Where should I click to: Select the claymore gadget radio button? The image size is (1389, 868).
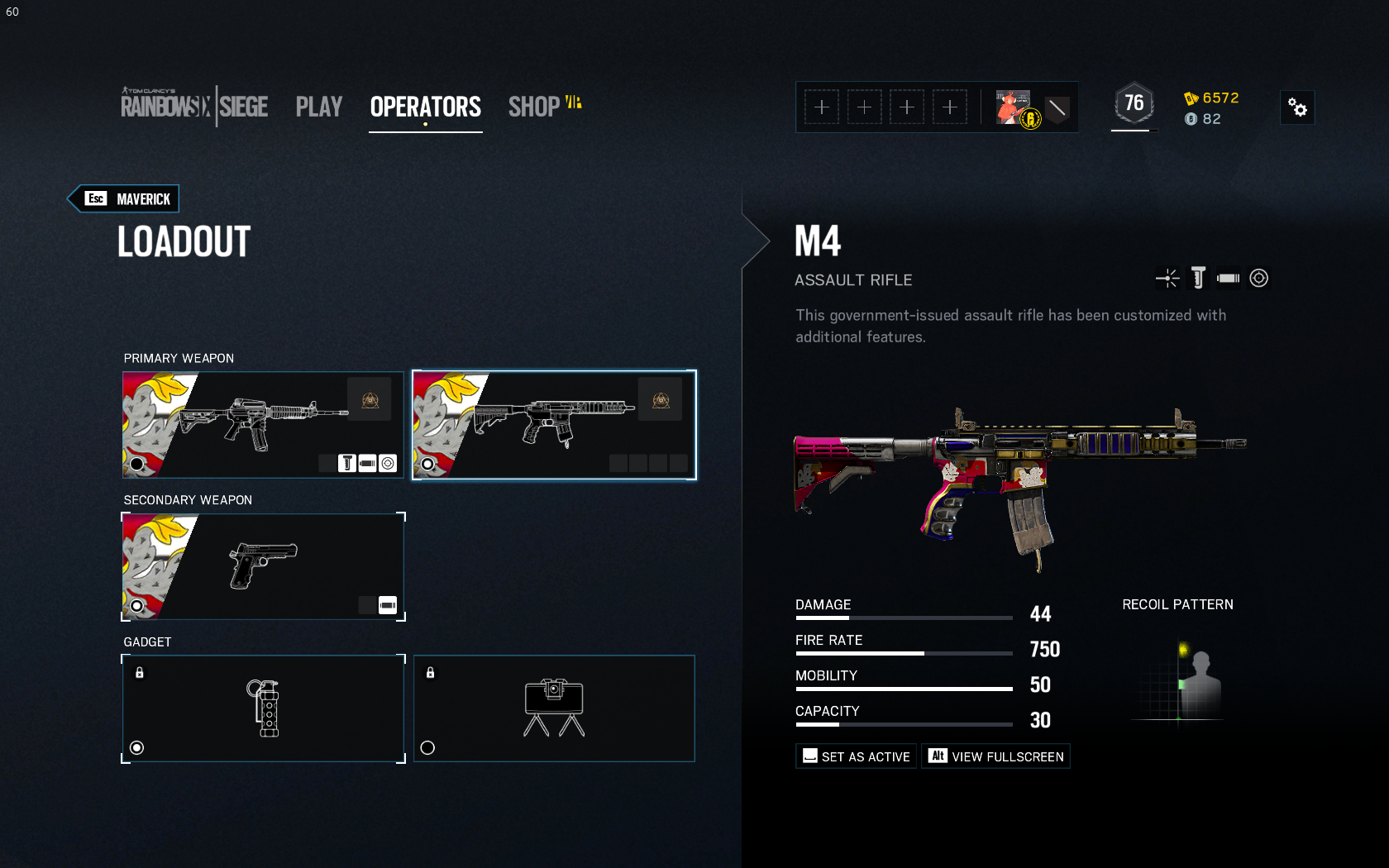[x=428, y=748]
